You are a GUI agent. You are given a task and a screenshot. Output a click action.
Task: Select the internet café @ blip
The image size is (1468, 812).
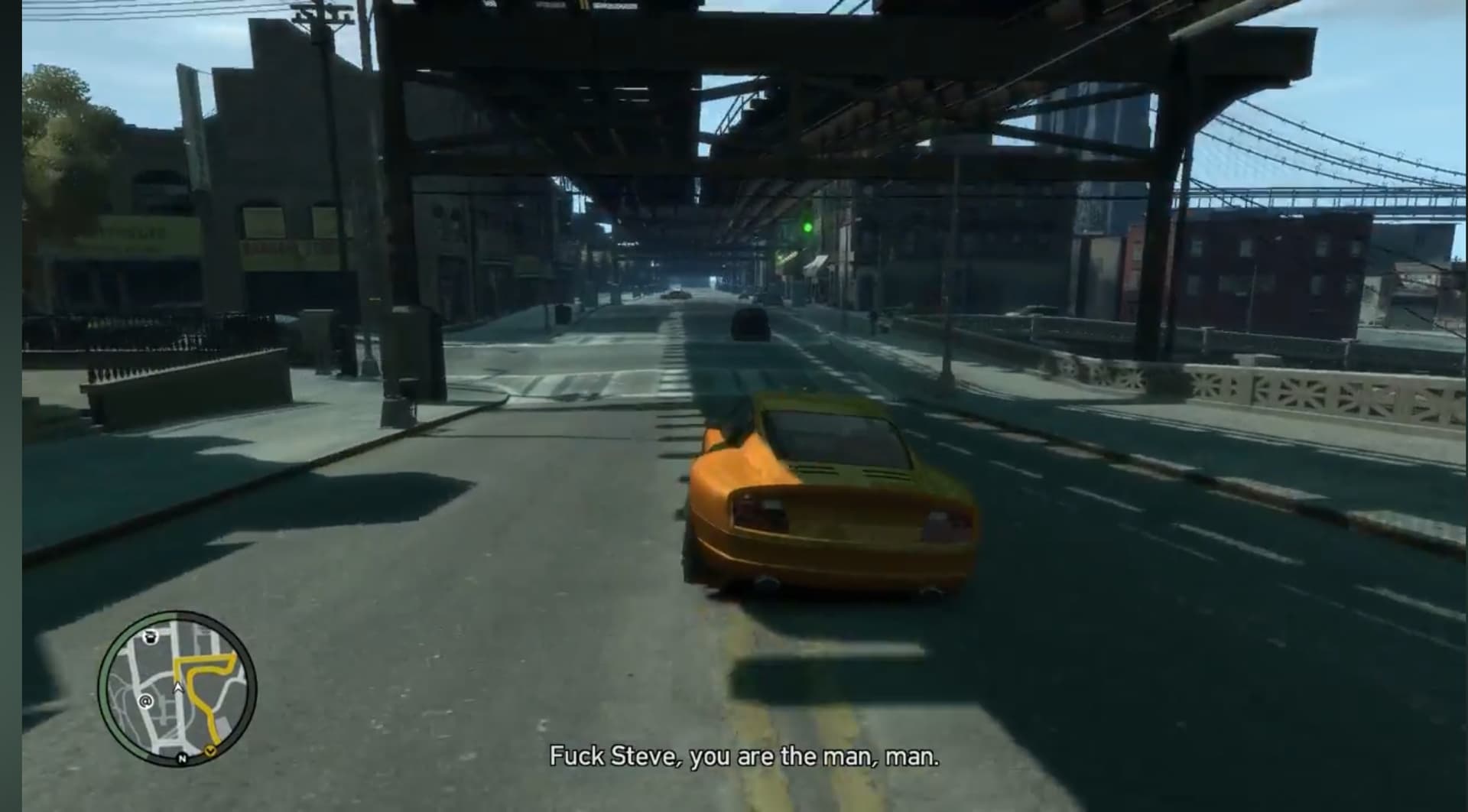(x=145, y=700)
